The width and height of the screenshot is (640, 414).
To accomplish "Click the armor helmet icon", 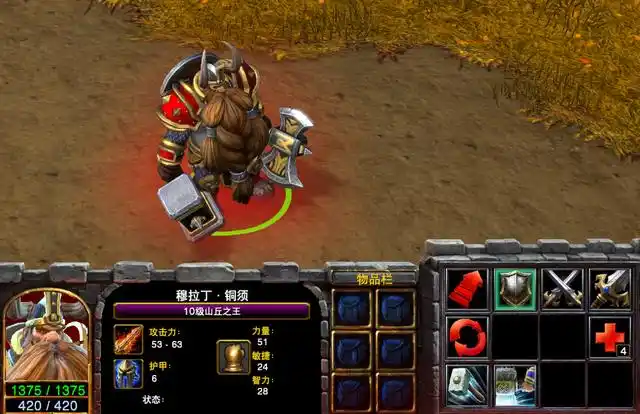I will (x=128, y=374).
